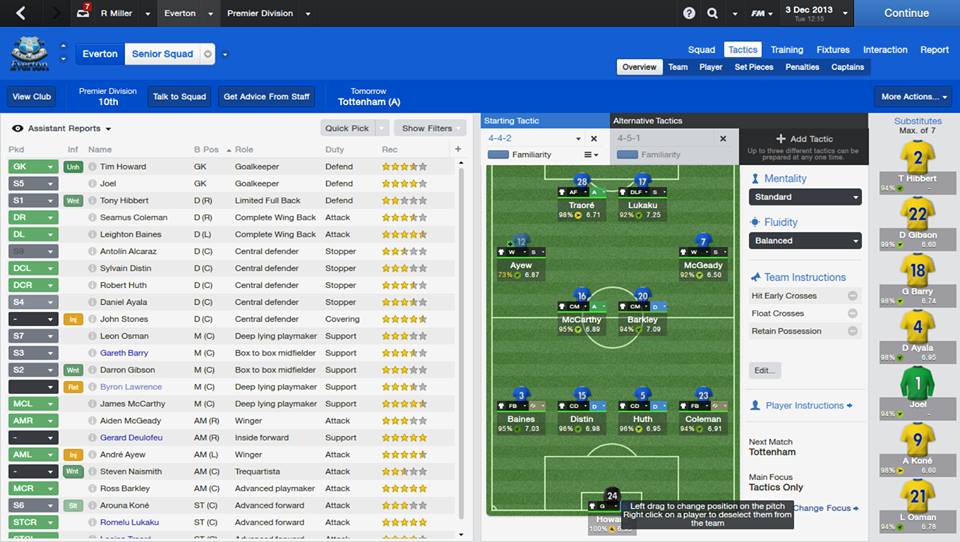Select the Set Pieces sub-tab
This screenshot has height=542, width=960.
(x=753, y=67)
